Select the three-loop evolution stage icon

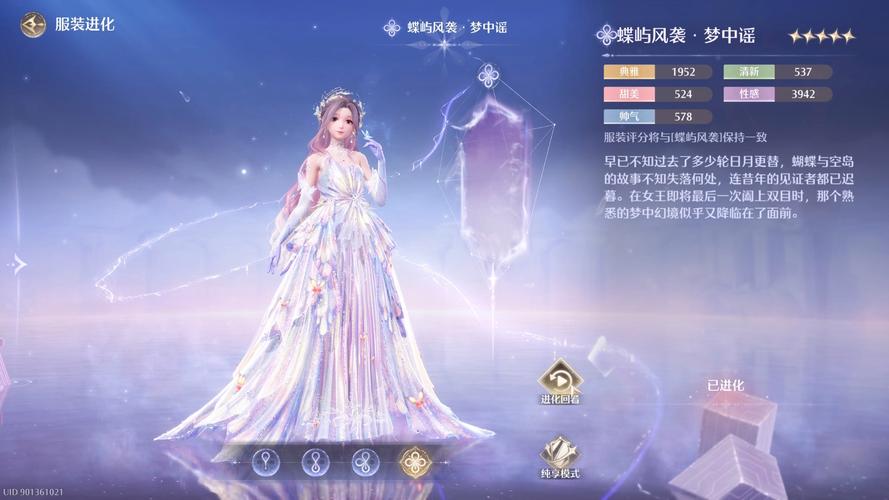tap(365, 462)
